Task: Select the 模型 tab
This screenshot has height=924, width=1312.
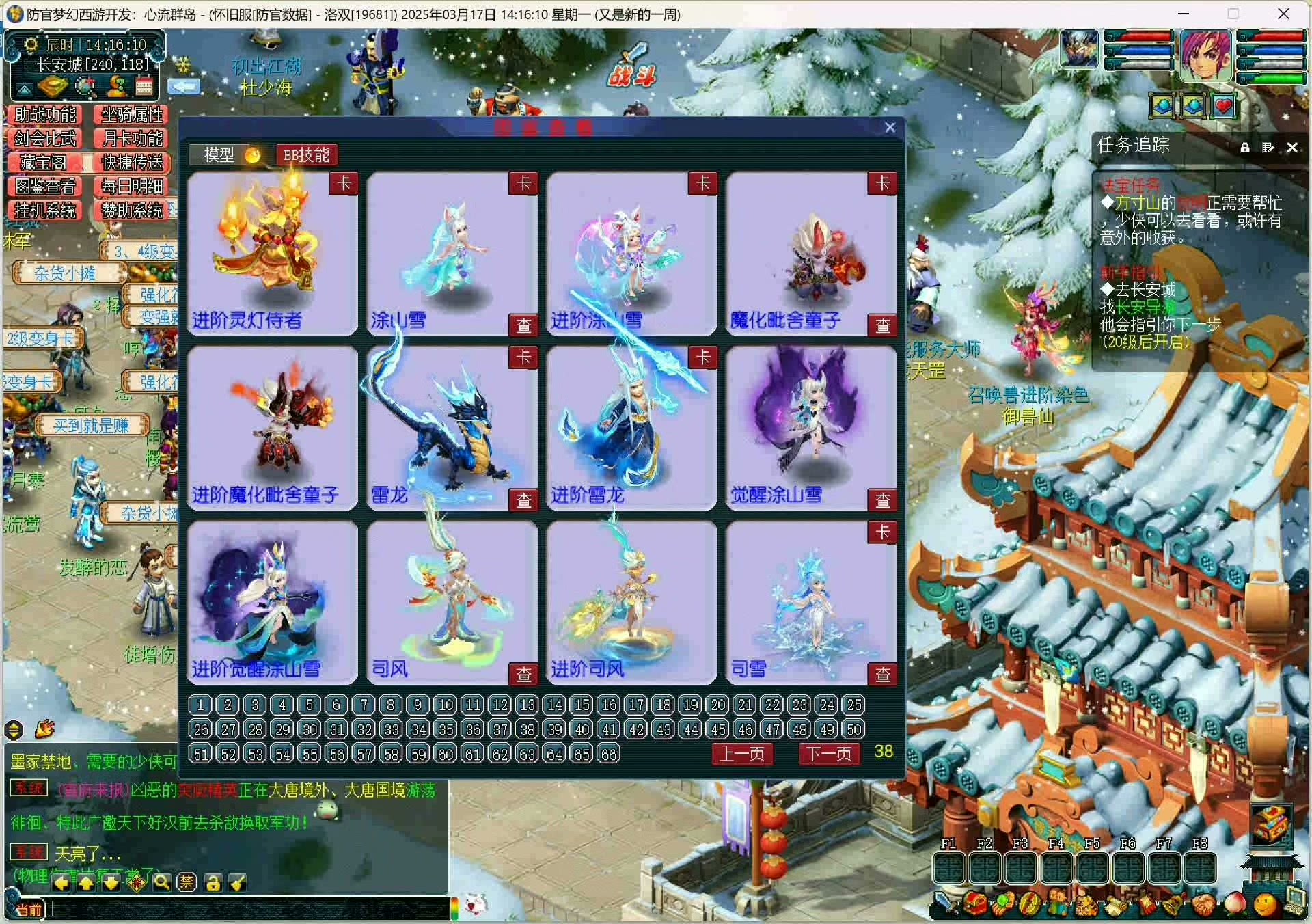Action: (219, 155)
